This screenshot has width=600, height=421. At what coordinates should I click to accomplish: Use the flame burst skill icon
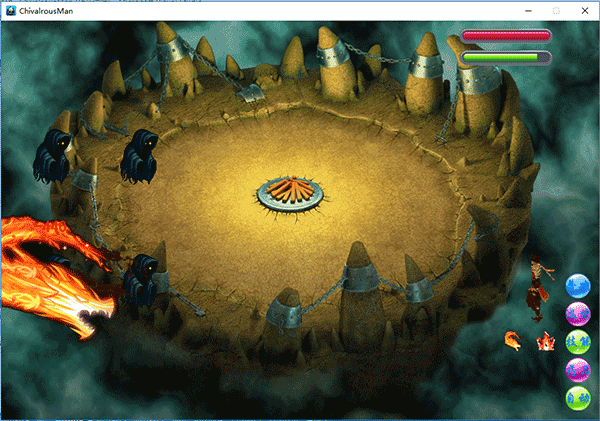coord(546,341)
